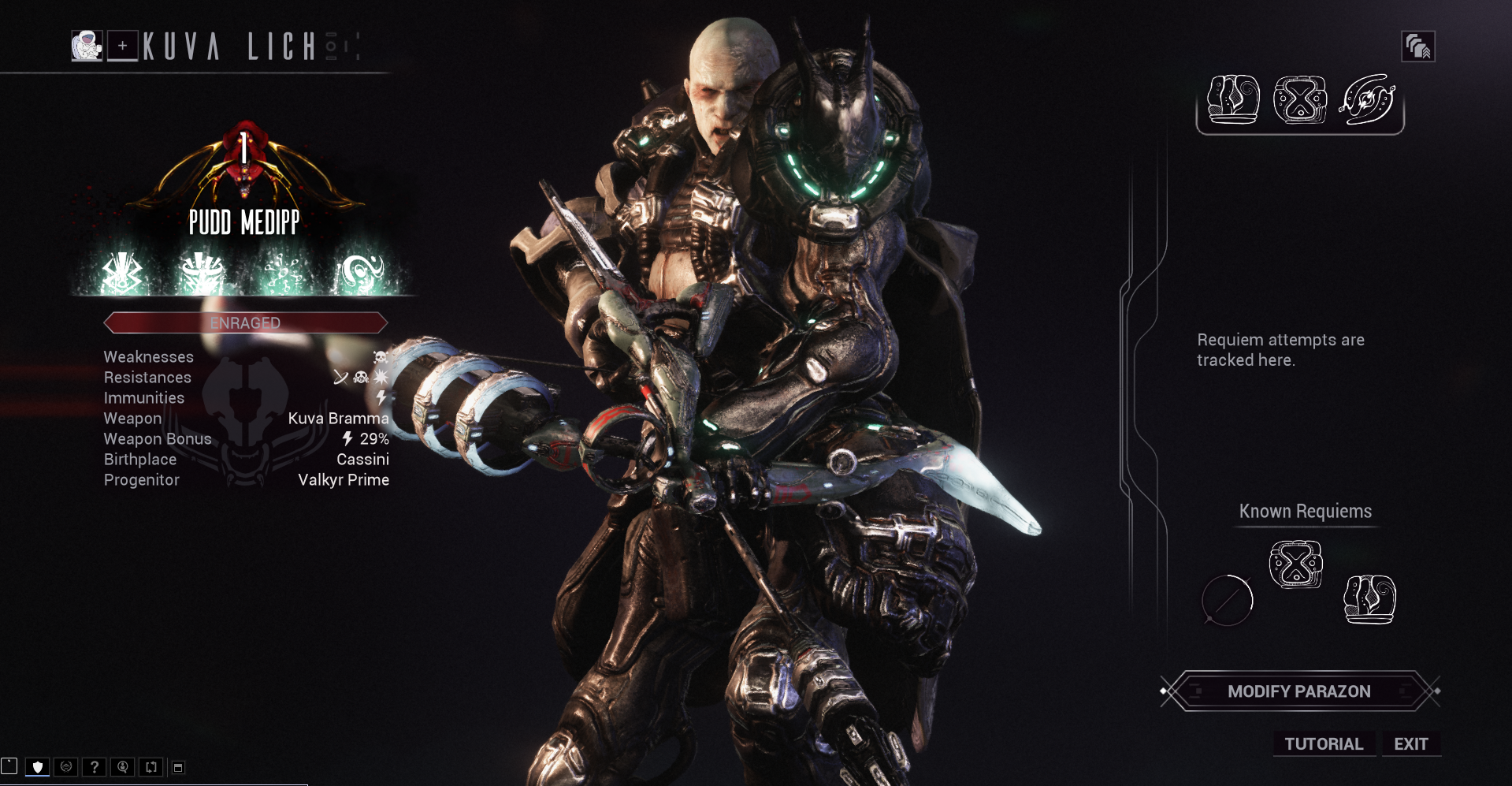This screenshot has width=1512, height=786.
Task: Click the person magnifier search icon
Action: (x=123, y=766)
